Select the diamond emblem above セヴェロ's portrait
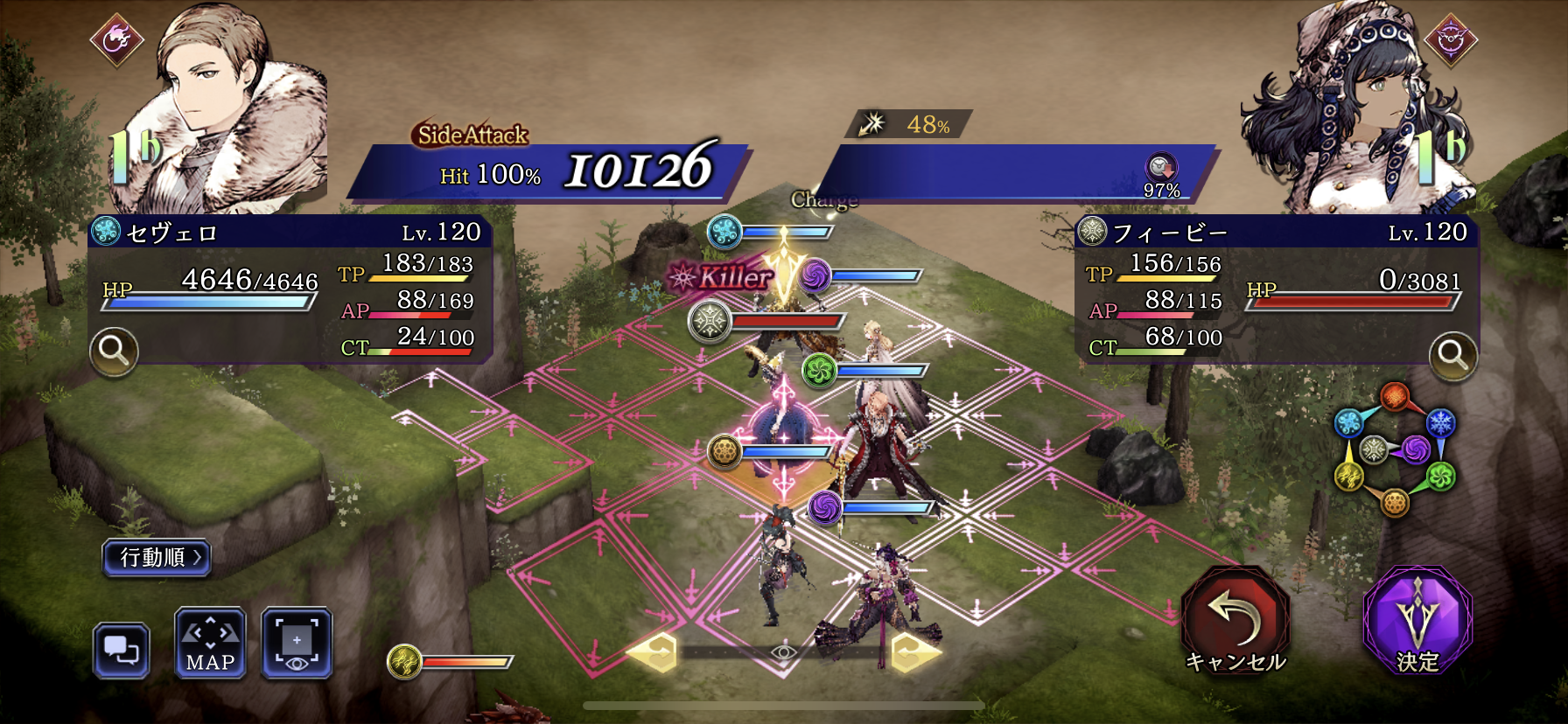The height and width of the screenshot is (724, 1568). pyautogui.click(x=117, y=38)
